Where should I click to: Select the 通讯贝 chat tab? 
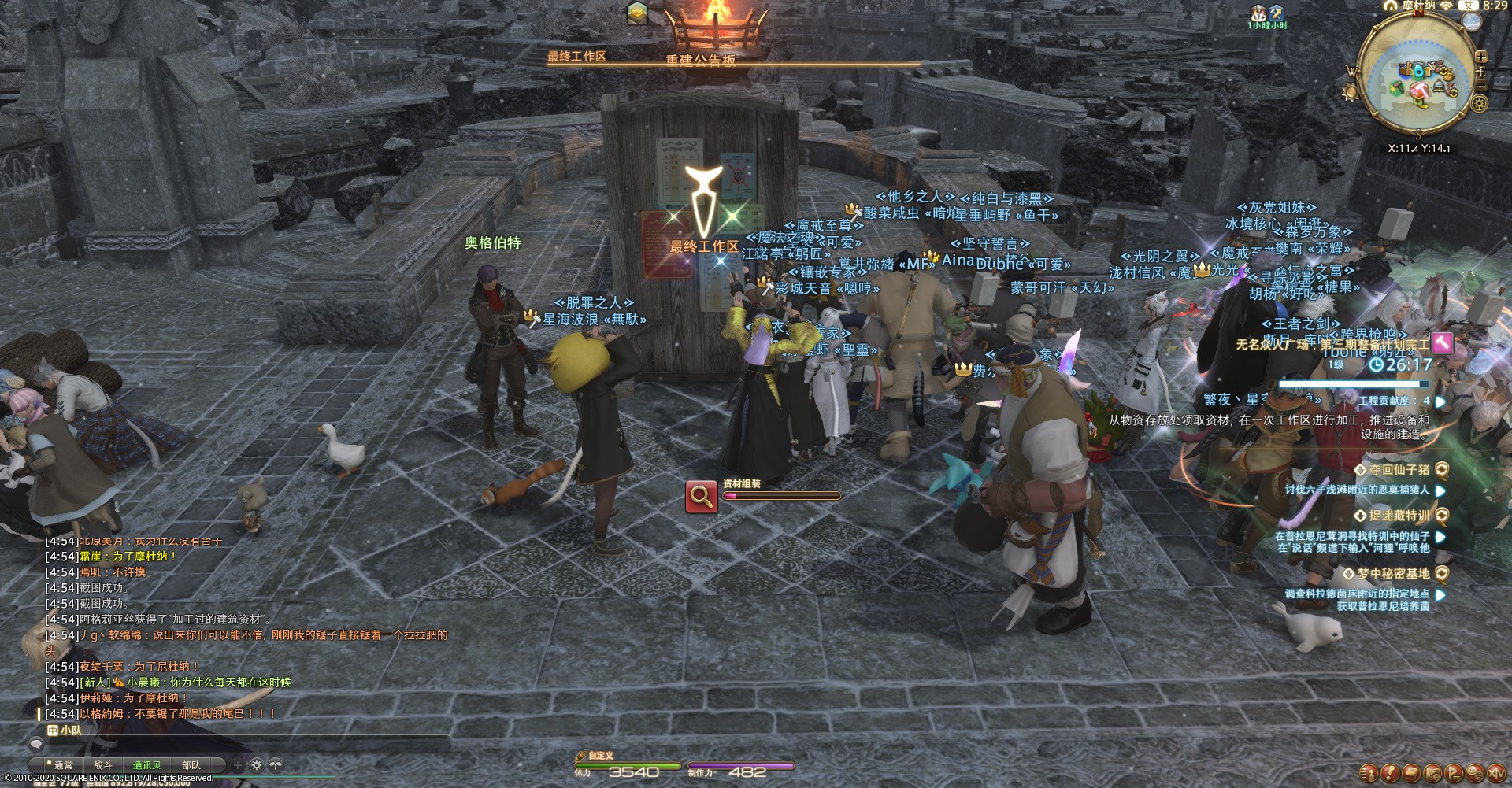pyautogui.click(x=146, y=764)
